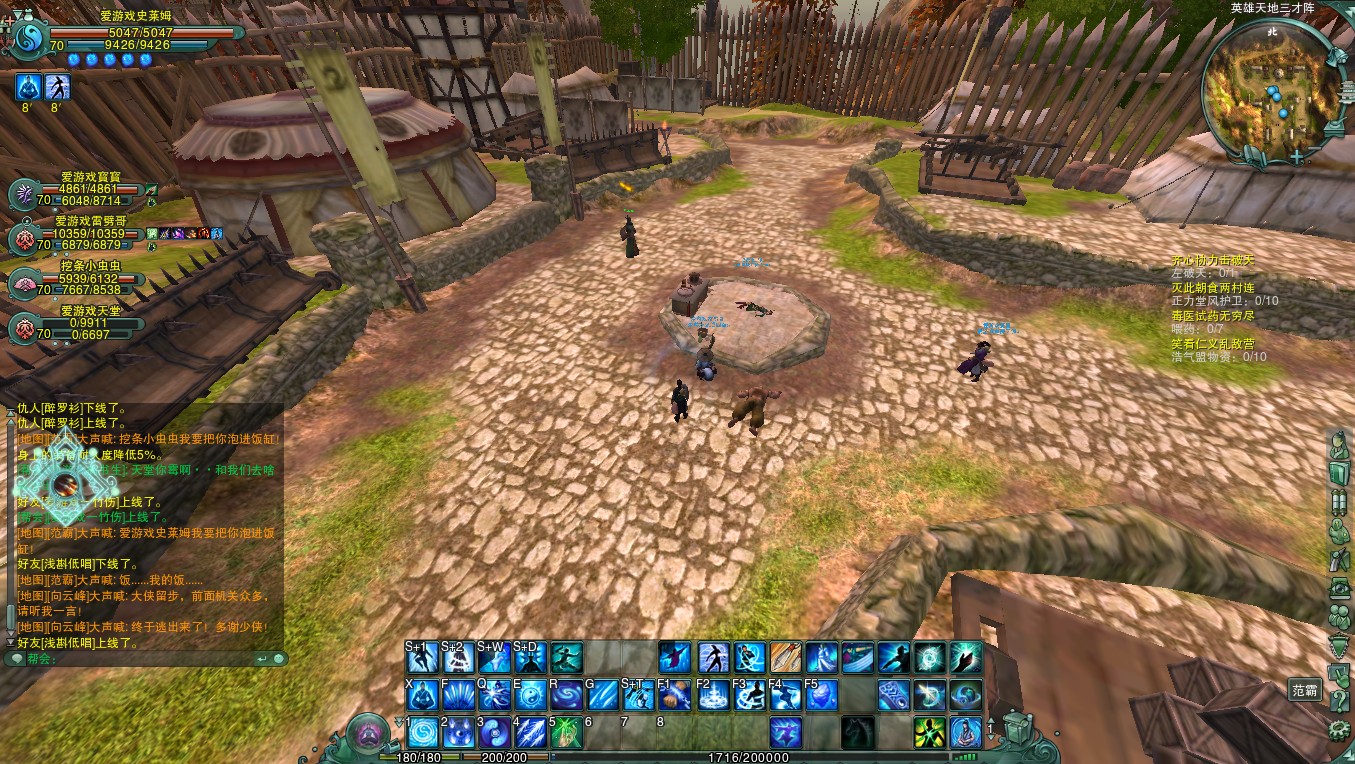Use the spiral vortex skill on key R
Image resolution: width=1355 pixels, height=764 pixels.
(567, 694)
